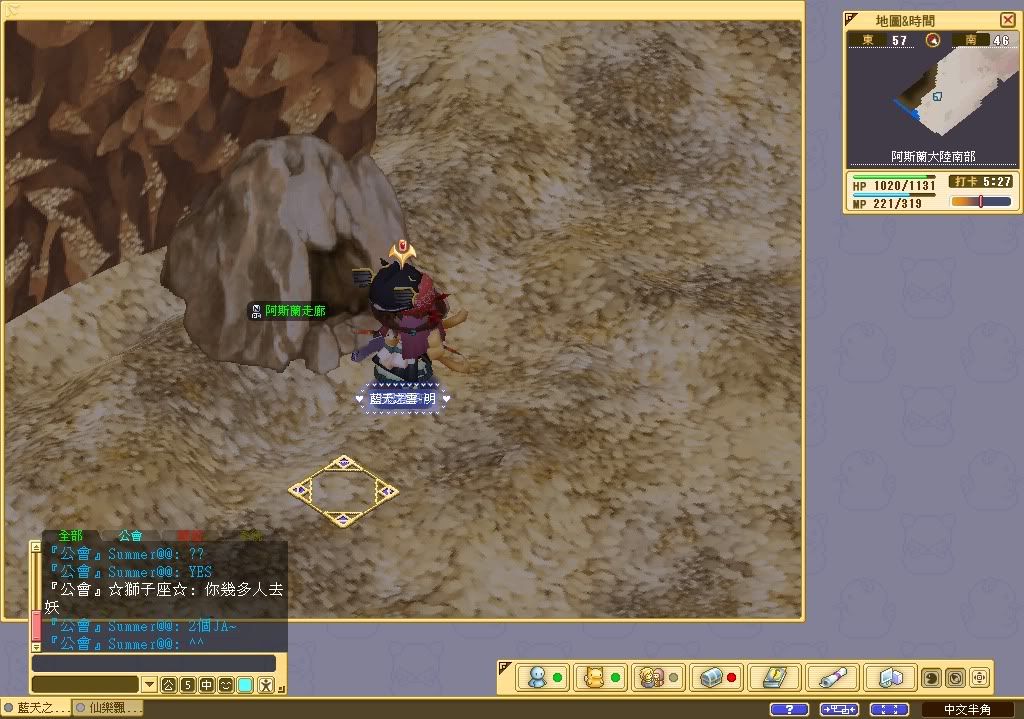Click the character action pose button in chat
Screen dimensions: 1024x719
[x=265, y=685]
